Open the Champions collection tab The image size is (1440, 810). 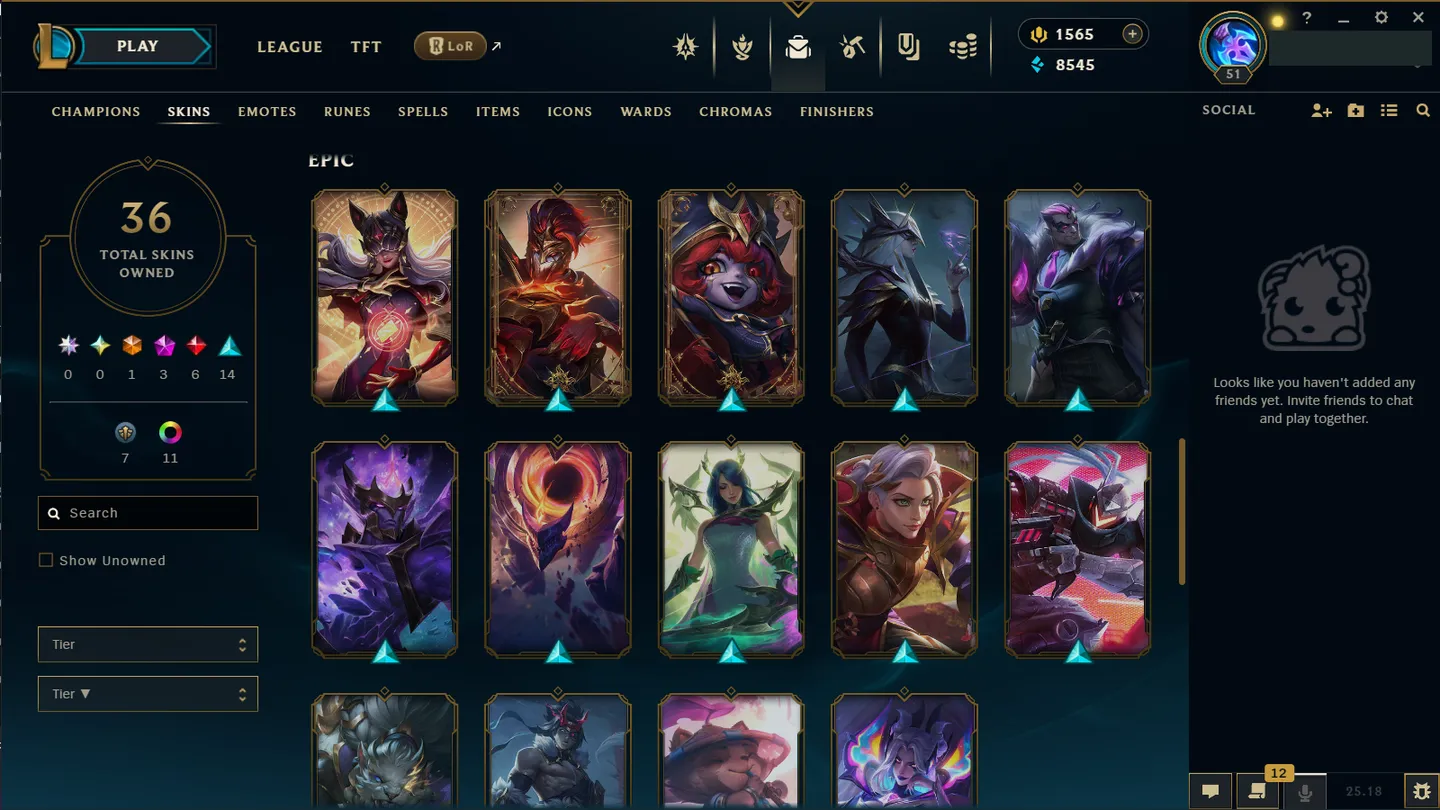(x=96, y=112)
